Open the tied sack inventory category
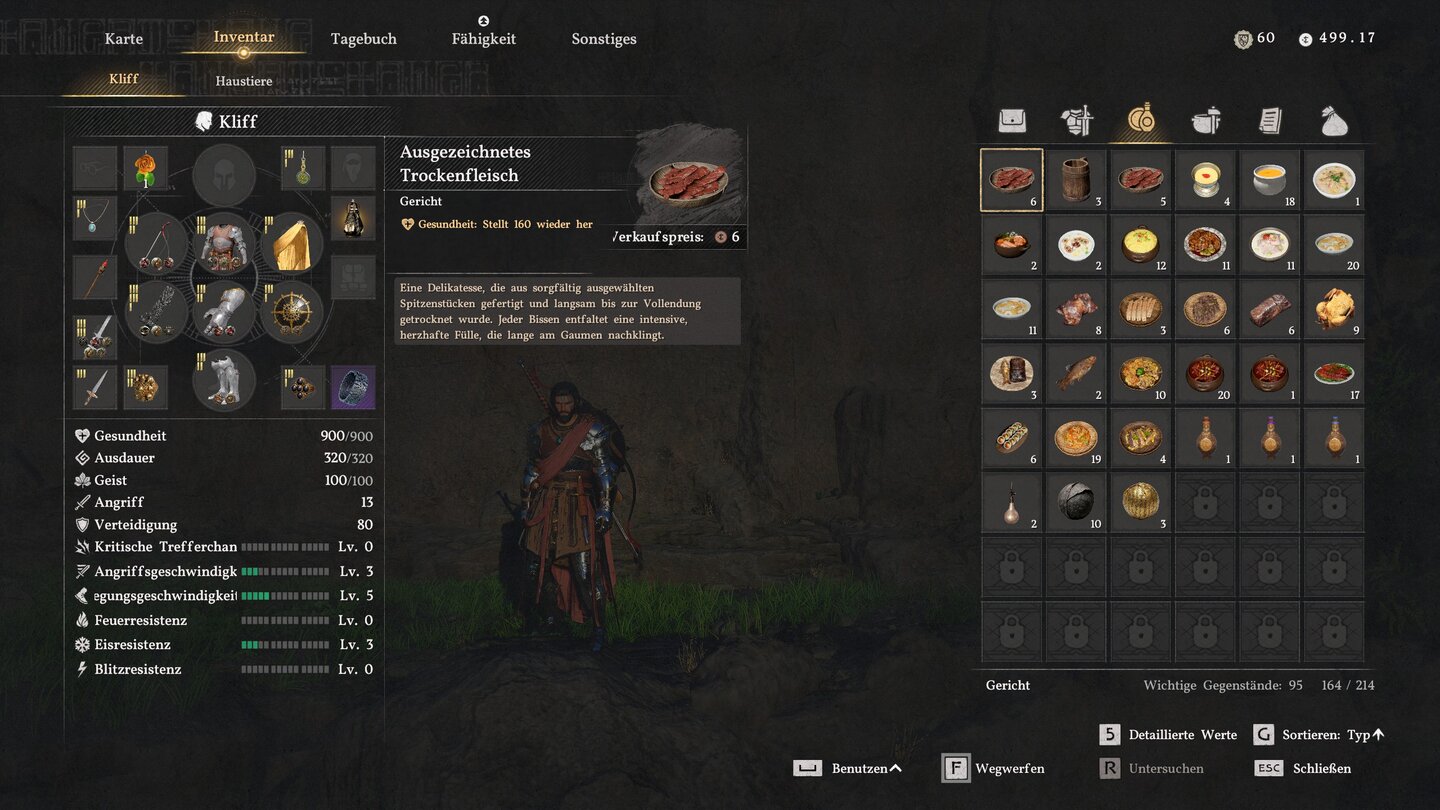1440x810 pixels. (1334, 121)
